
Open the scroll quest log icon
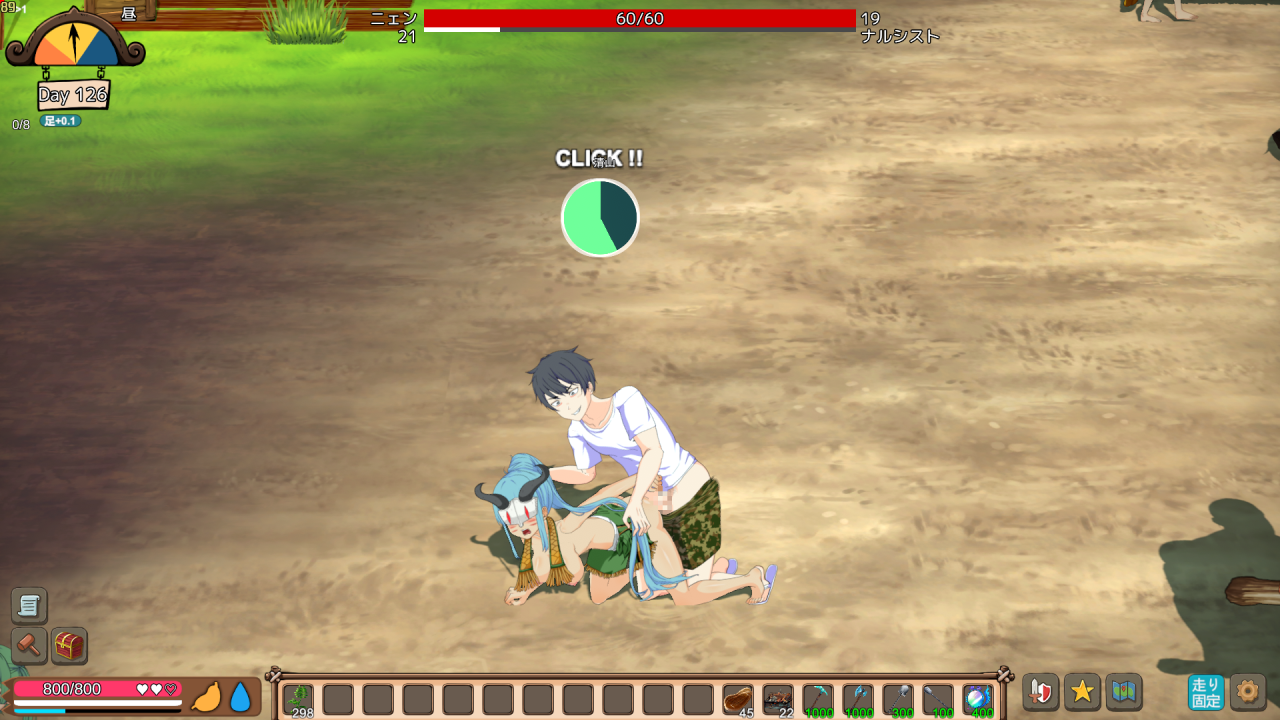[29, 605]
